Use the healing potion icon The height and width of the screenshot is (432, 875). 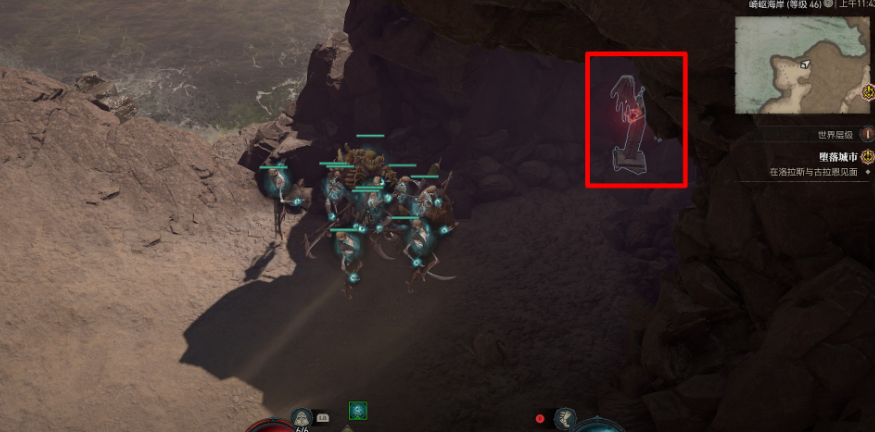[x=299, y=417]
